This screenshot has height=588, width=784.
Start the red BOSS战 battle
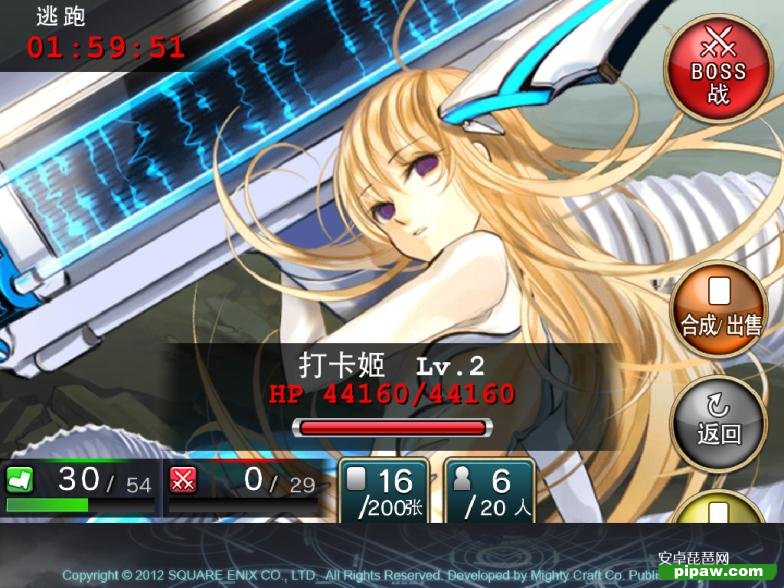[718, 69]
